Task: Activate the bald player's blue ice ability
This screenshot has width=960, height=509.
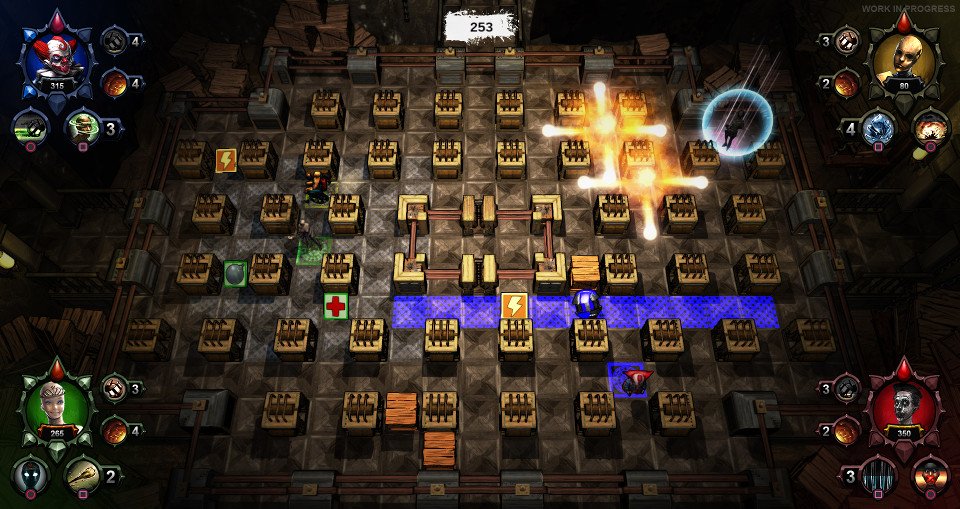Action: point(878,127)
